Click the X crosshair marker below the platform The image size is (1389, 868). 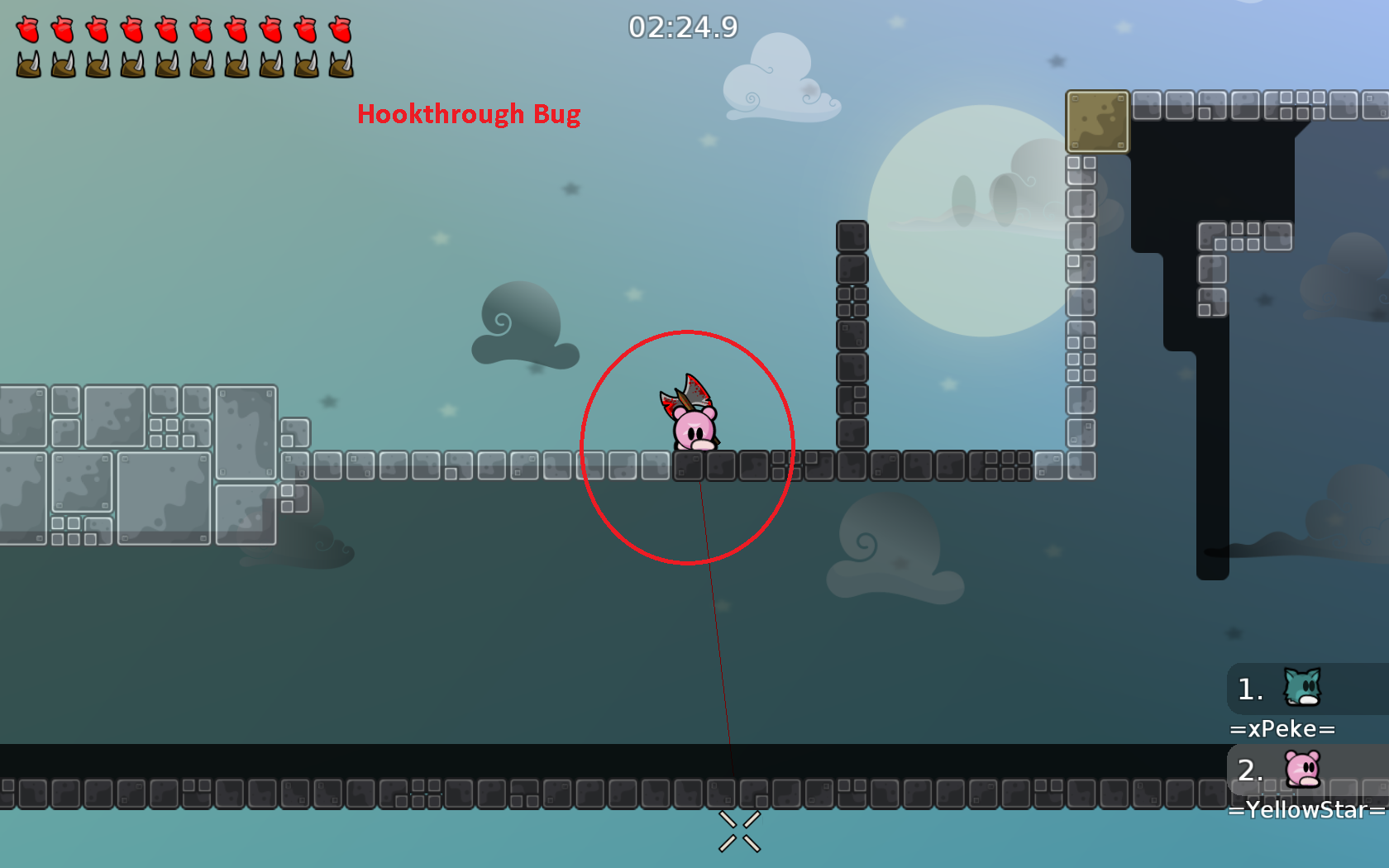[x=740, y=831]
